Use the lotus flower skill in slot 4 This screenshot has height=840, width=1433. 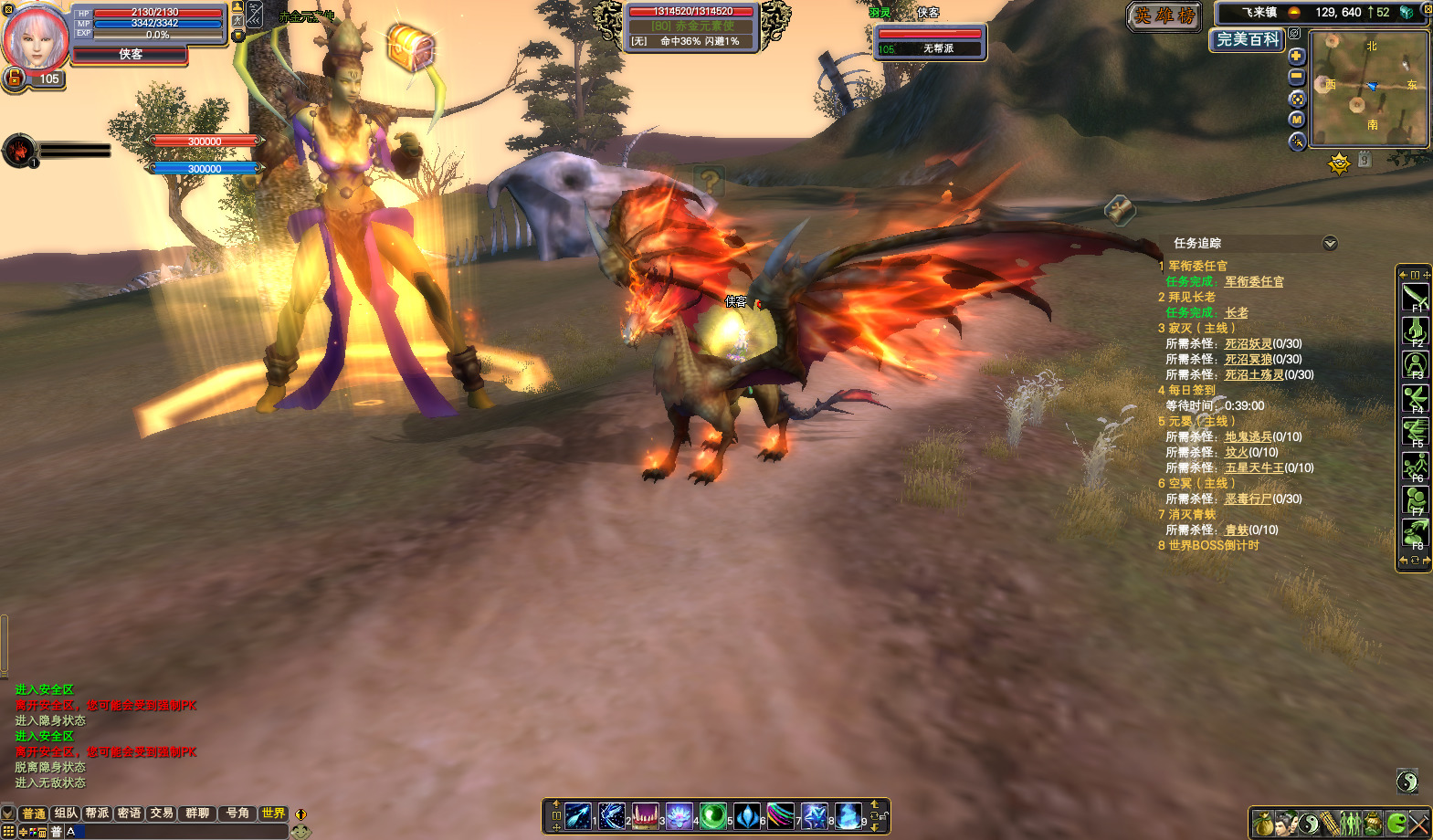(679, 815)
